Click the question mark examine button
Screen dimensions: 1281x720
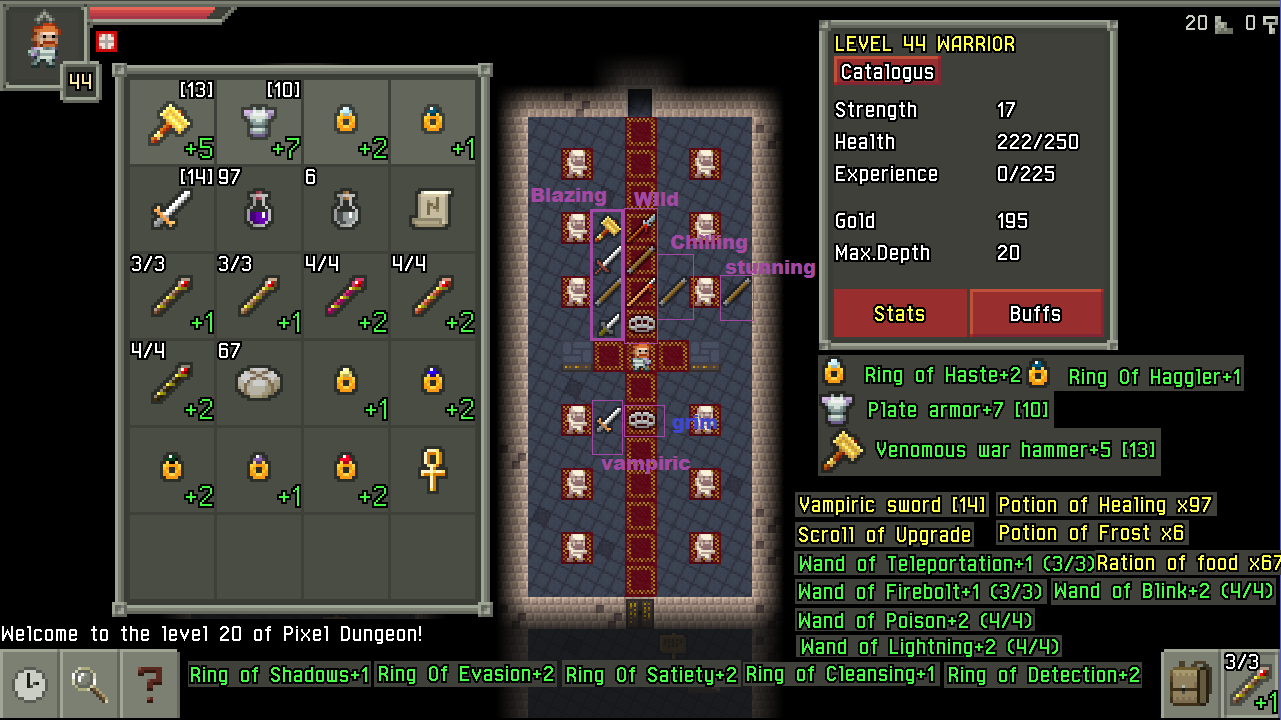[150, 684]
